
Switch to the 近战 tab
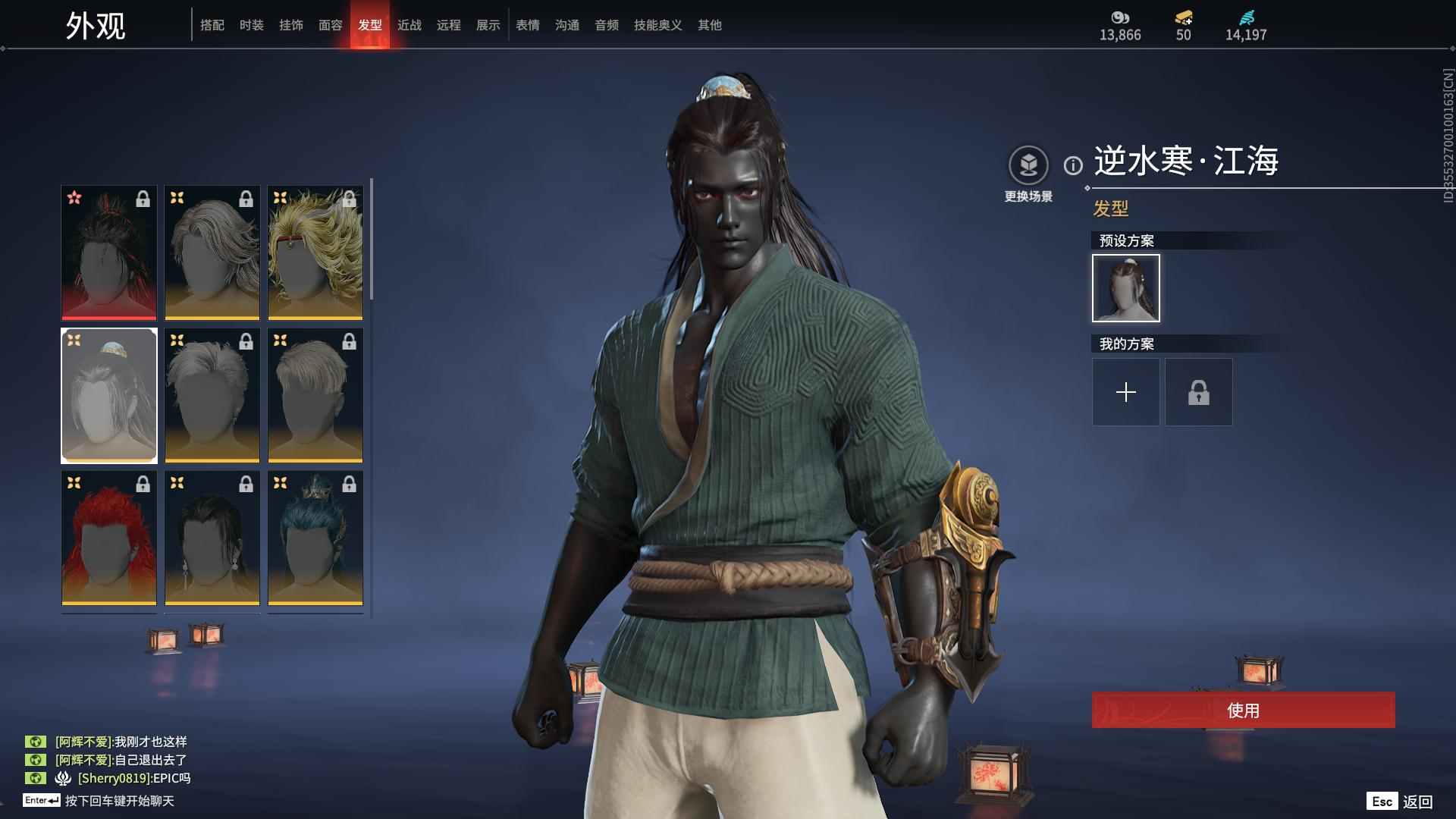pos(409,24)
